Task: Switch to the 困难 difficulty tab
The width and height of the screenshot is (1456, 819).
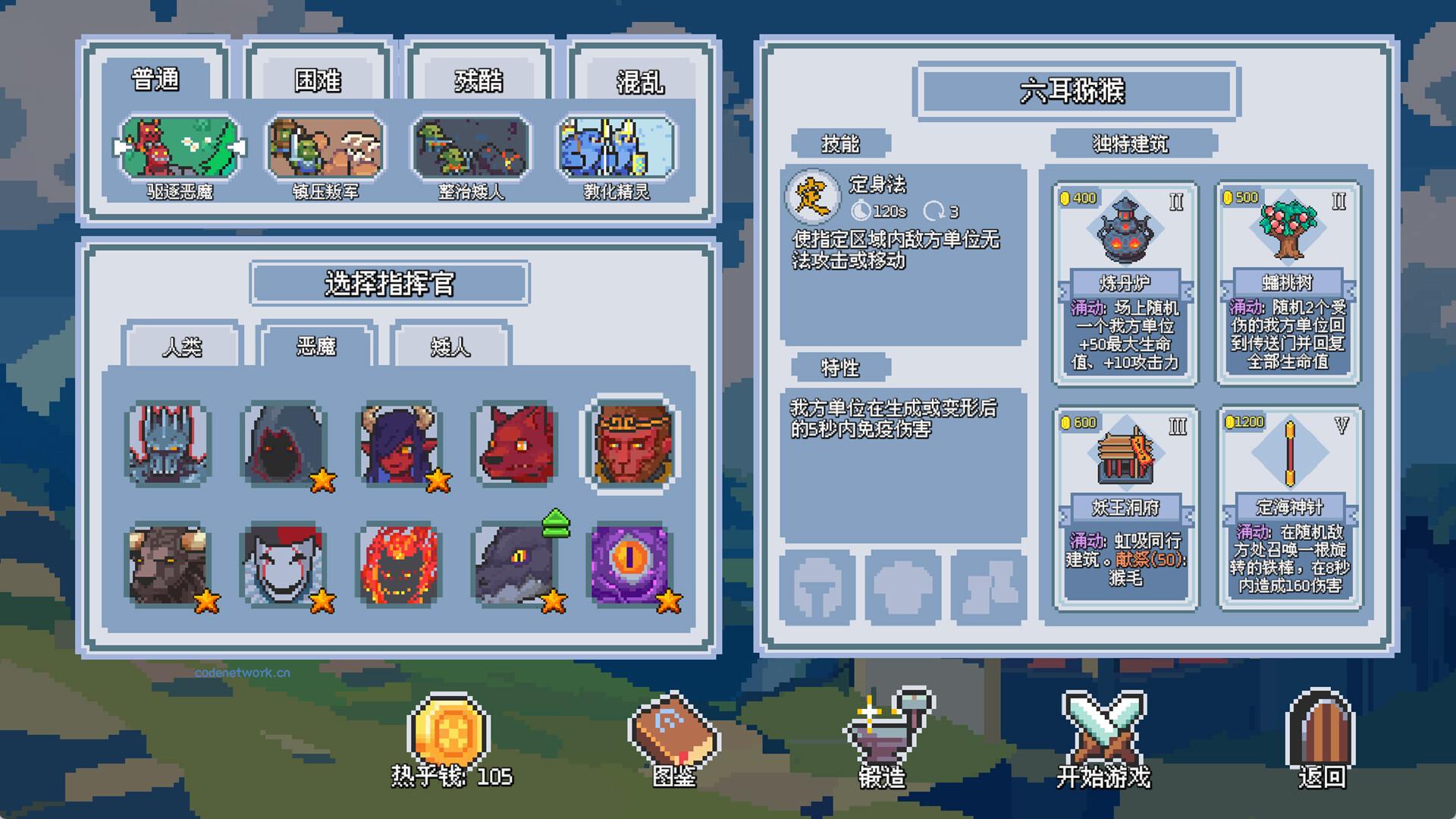Action: click(318, 80)
